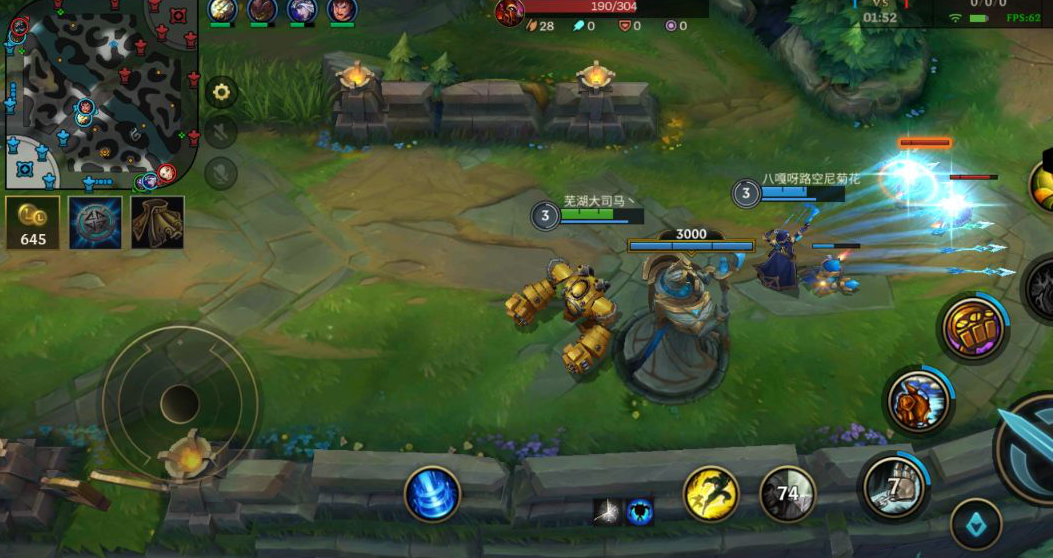The height and width of the screenshot is (558, 1053).
Task: Activate the blue Recall button
Action: pos(433,495)
